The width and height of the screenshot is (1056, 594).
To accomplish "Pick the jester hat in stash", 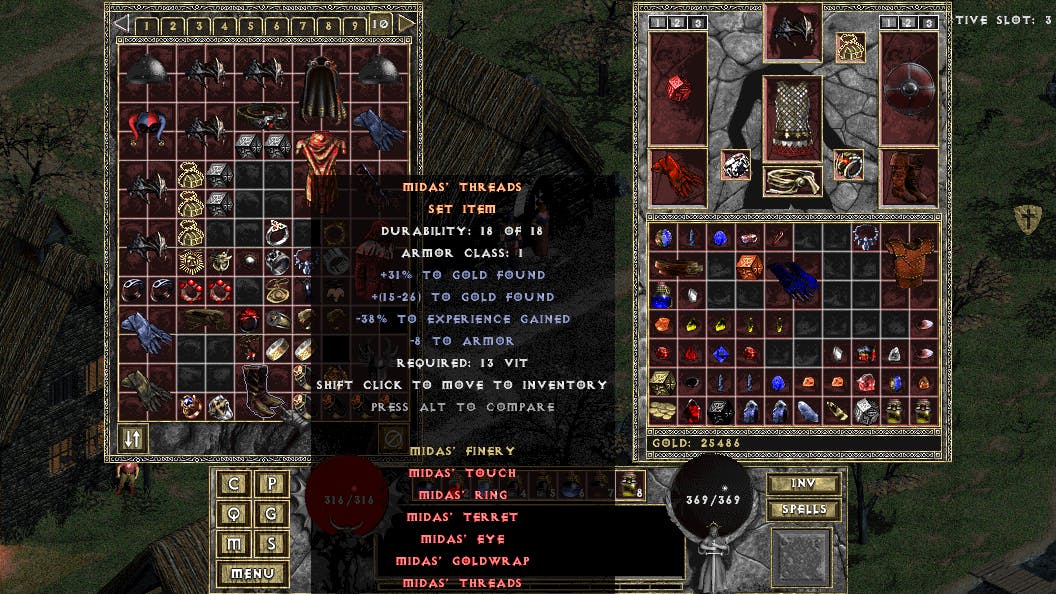I will tap(147, 125).
